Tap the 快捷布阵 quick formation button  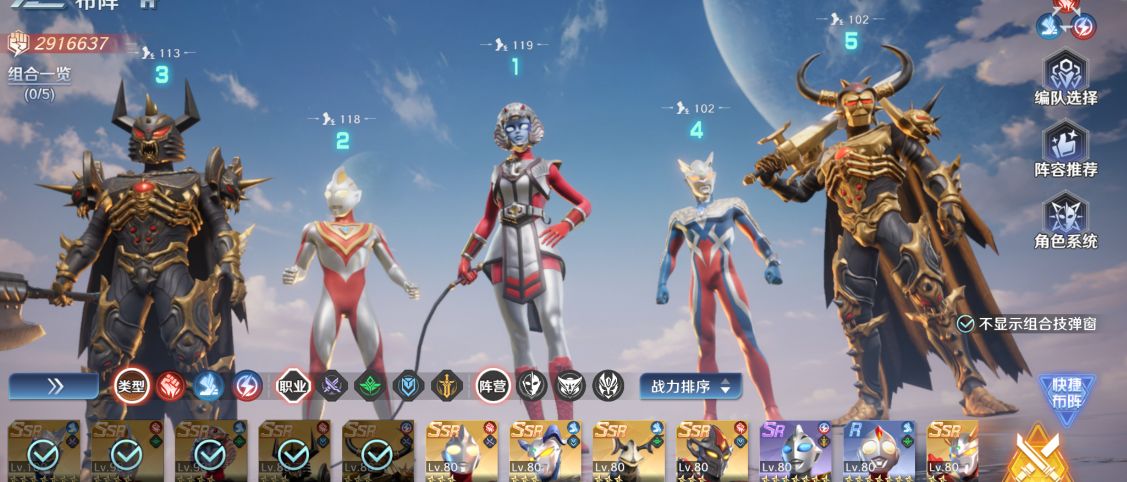[x=1066, y=394]
